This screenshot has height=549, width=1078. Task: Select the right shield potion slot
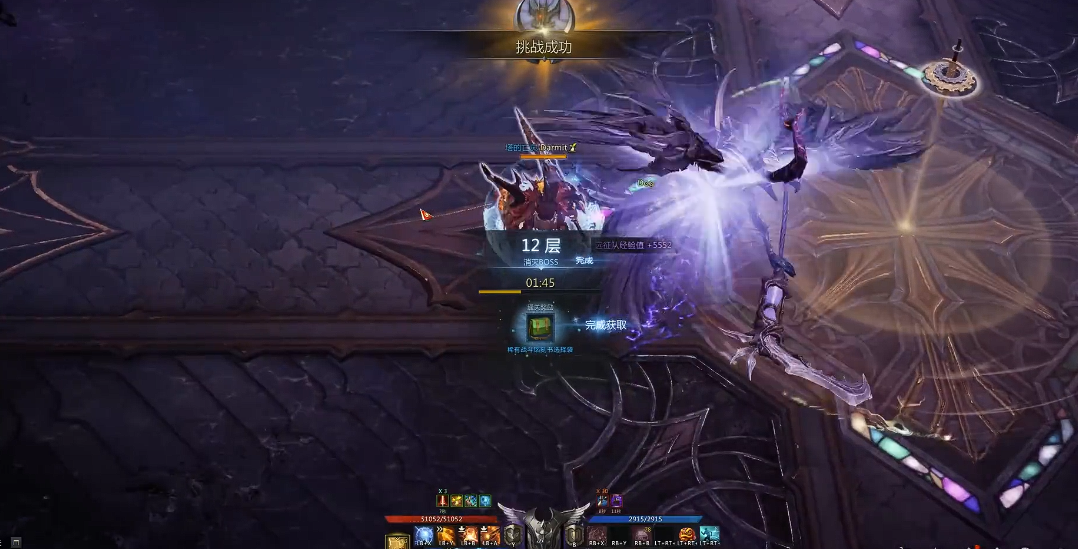[x=574, y=536]
